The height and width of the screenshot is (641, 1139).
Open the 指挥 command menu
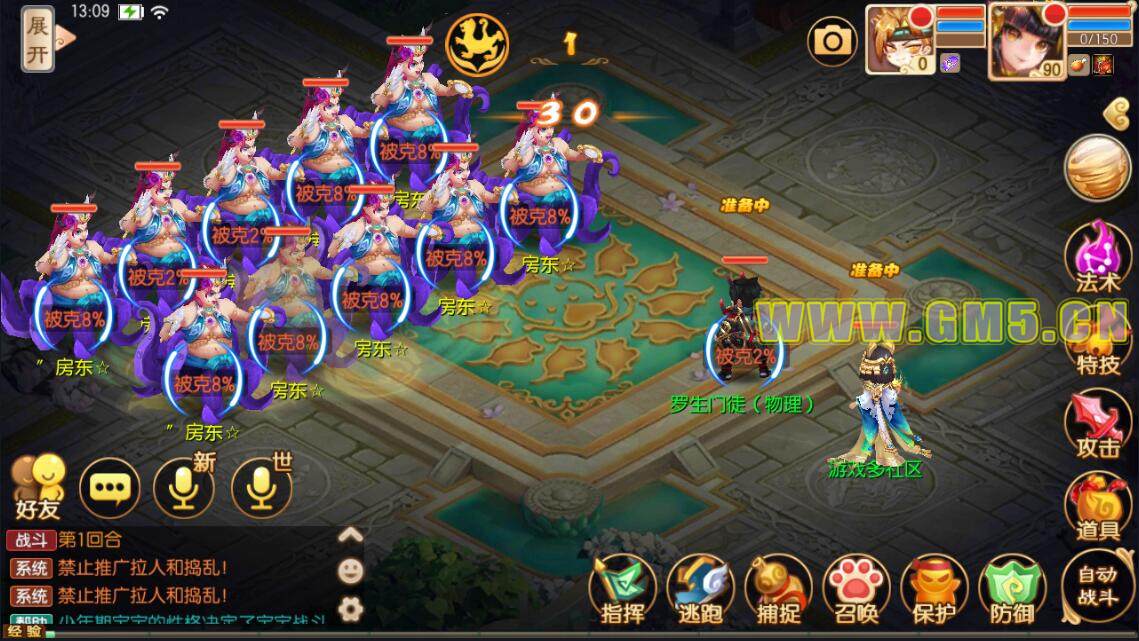point(621,590)
